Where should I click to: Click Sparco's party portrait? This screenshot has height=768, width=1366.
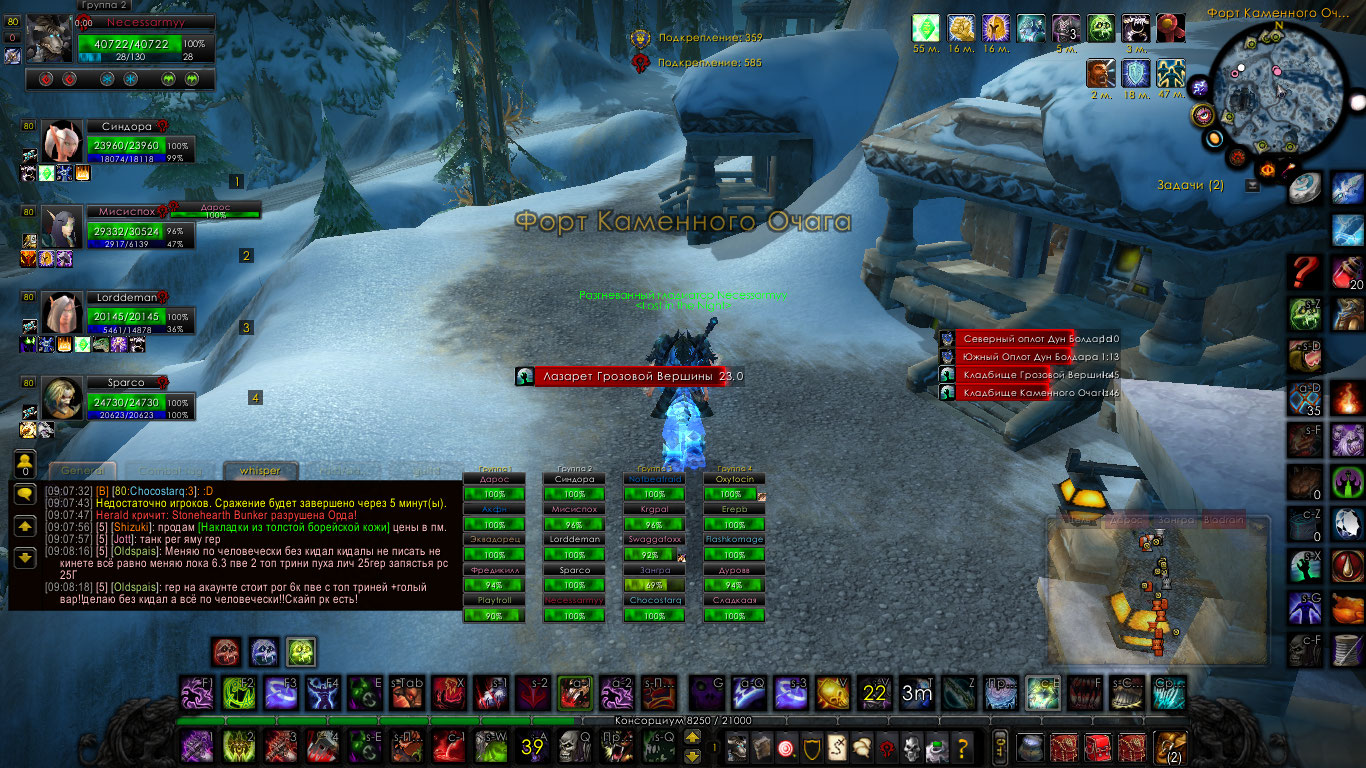click(x=60, y=399)
